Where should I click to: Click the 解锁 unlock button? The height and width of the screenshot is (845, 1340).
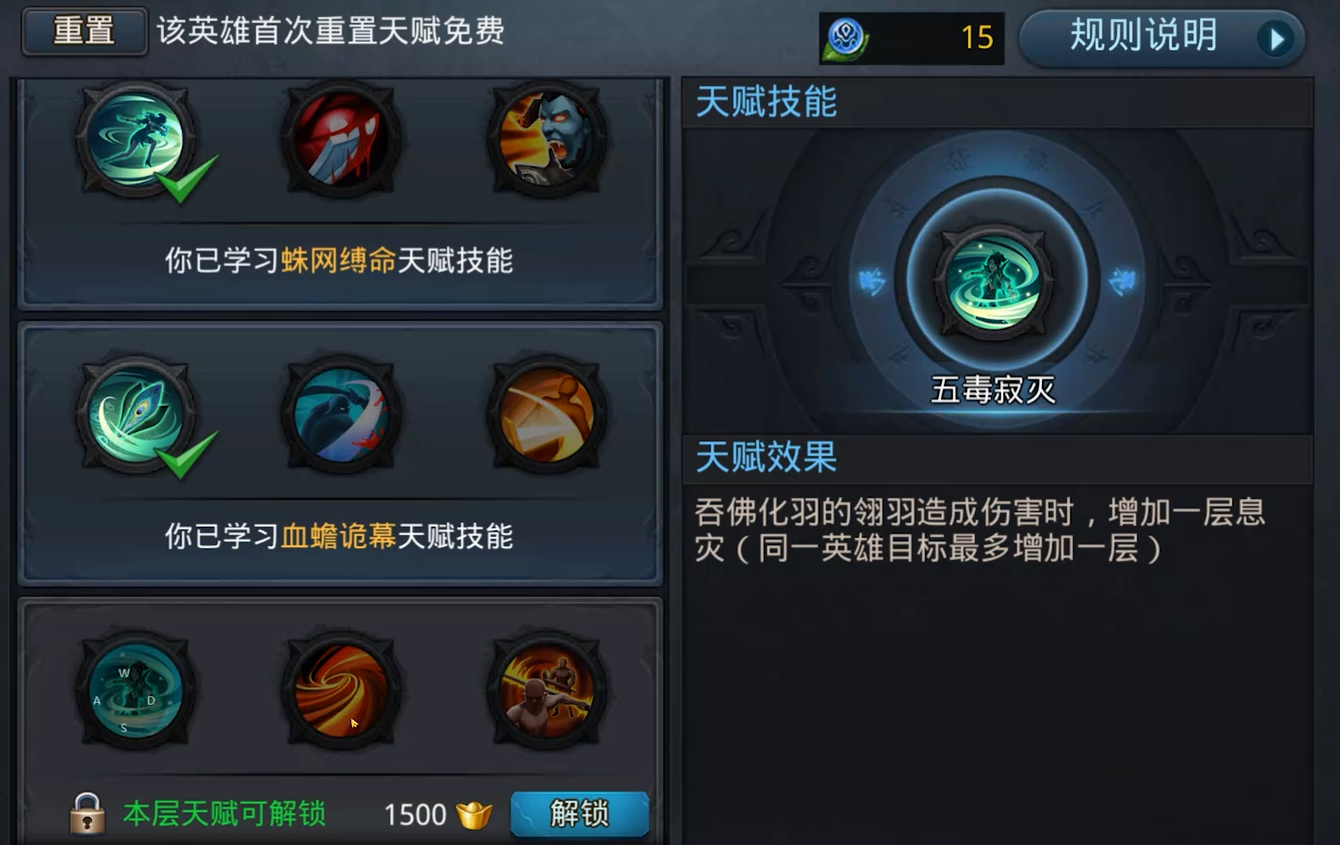(580, 814)
